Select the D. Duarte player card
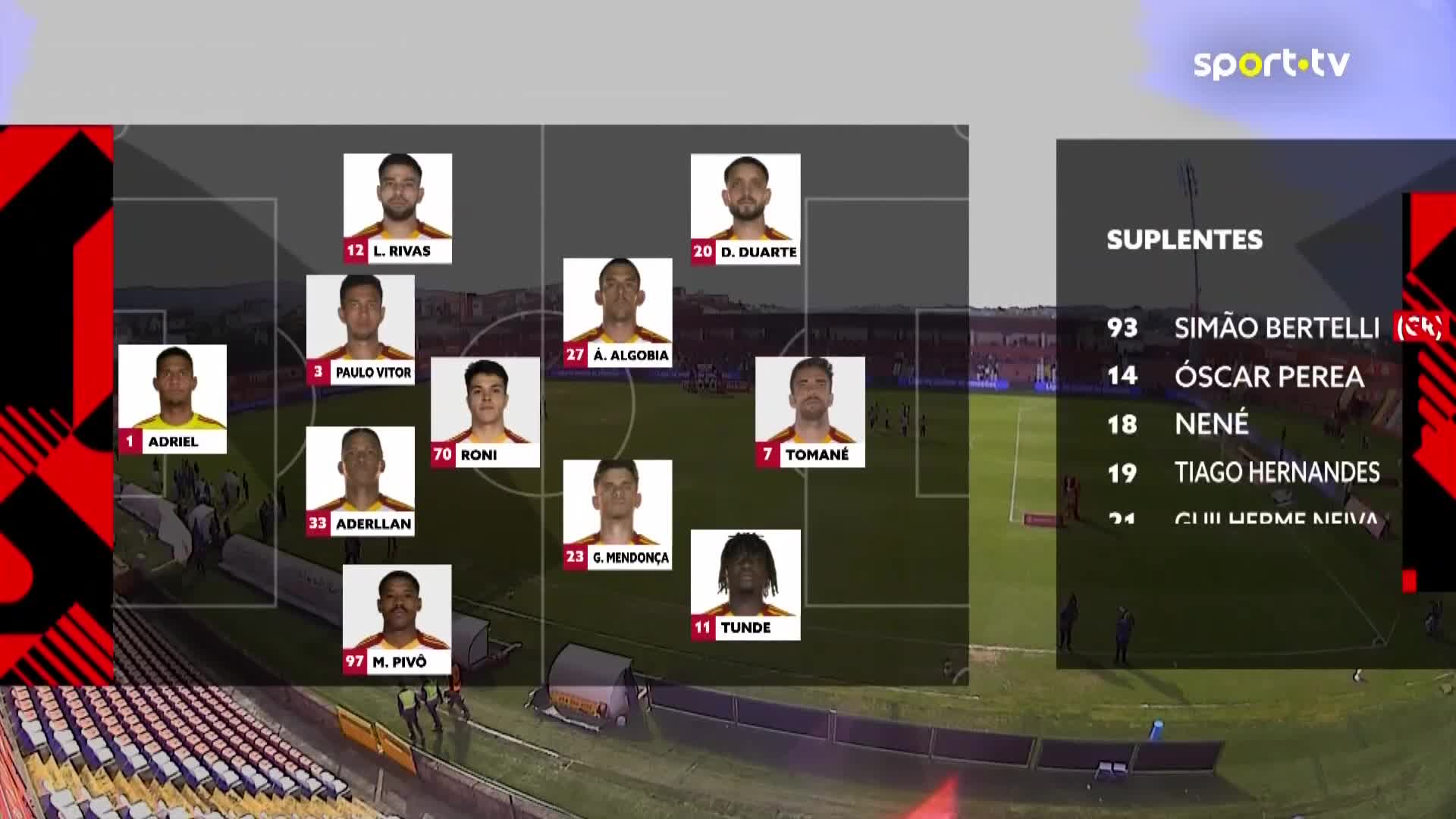Viewport: 1456px width, 819px height. tap(745, 209)
